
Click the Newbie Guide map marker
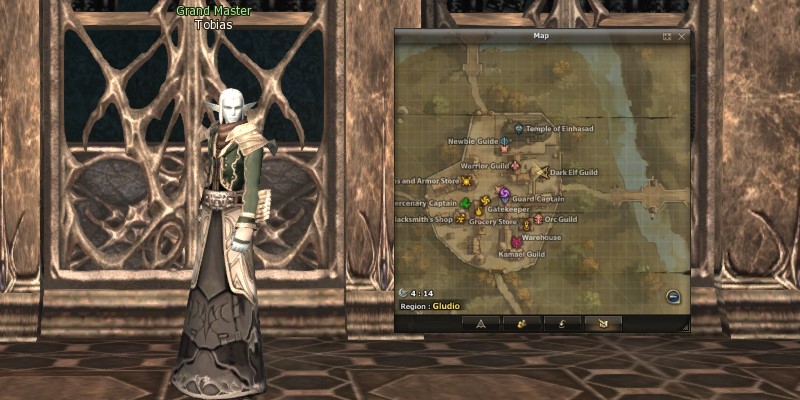(505, 142)
